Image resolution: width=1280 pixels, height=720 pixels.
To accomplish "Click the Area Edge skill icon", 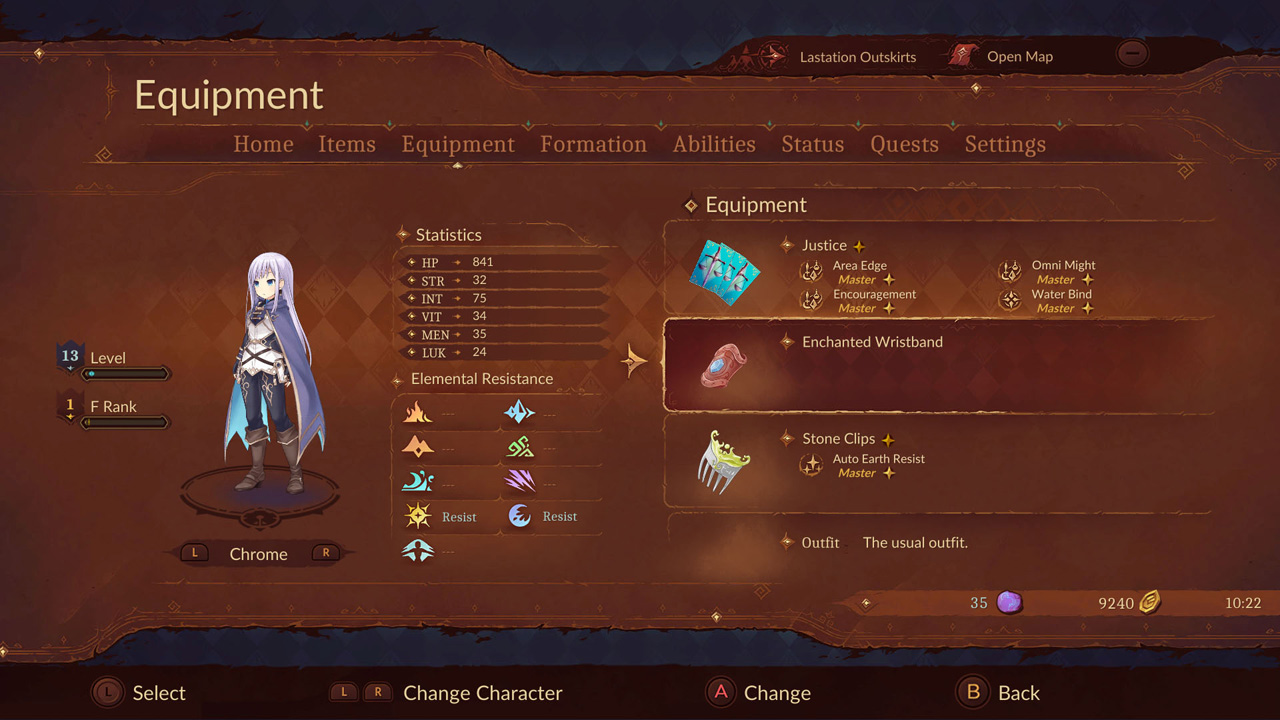I will 811,270.
